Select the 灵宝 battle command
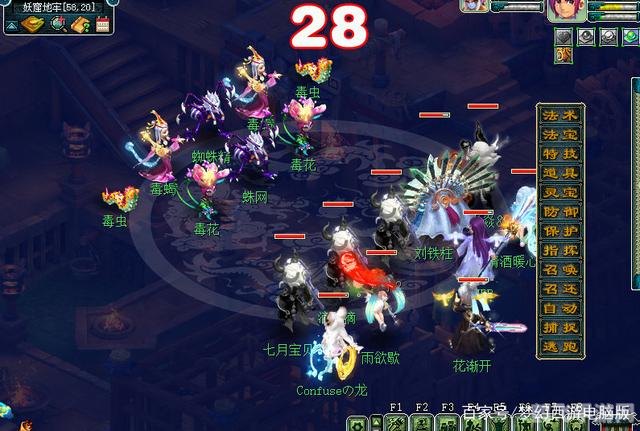 559,192
